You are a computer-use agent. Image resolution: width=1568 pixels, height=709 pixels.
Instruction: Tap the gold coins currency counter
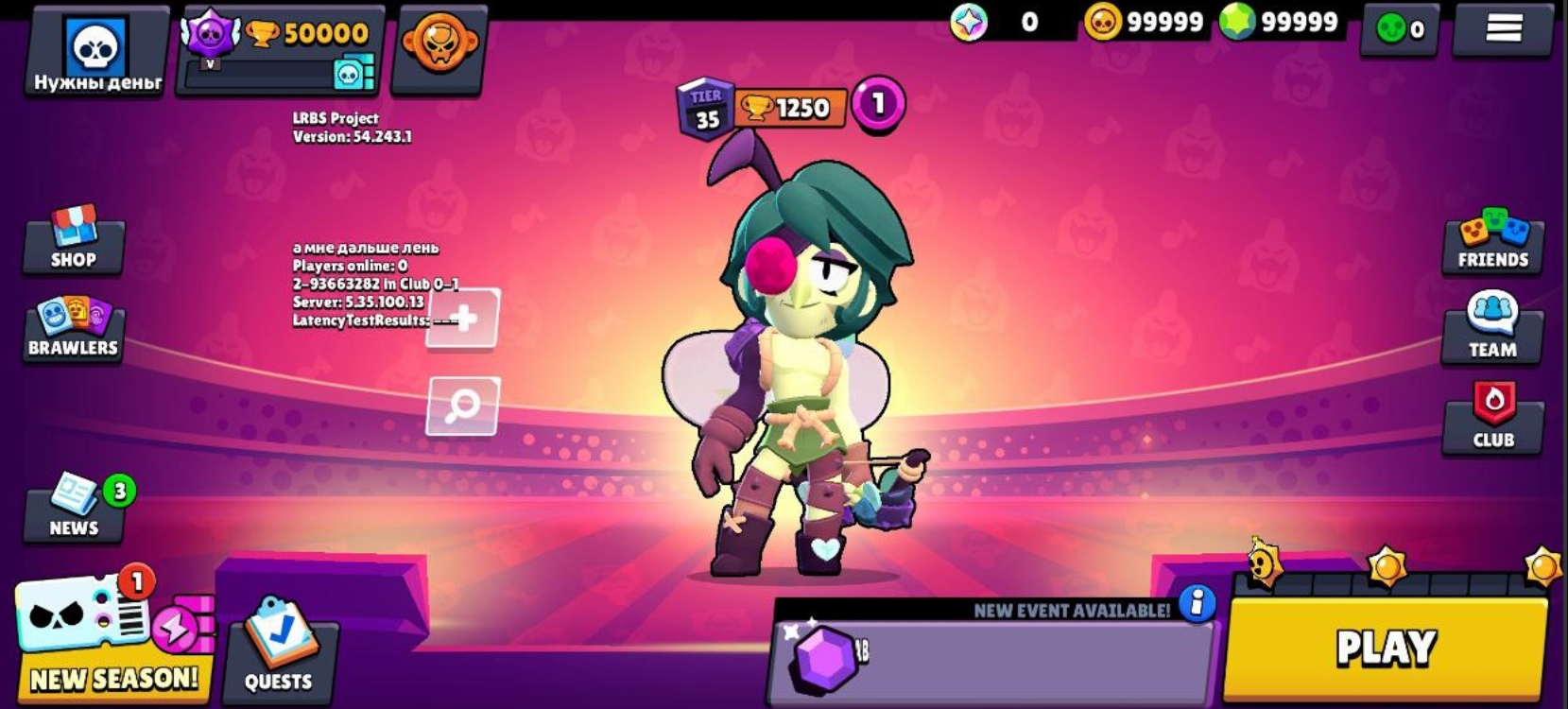(x=1145, y=22)
